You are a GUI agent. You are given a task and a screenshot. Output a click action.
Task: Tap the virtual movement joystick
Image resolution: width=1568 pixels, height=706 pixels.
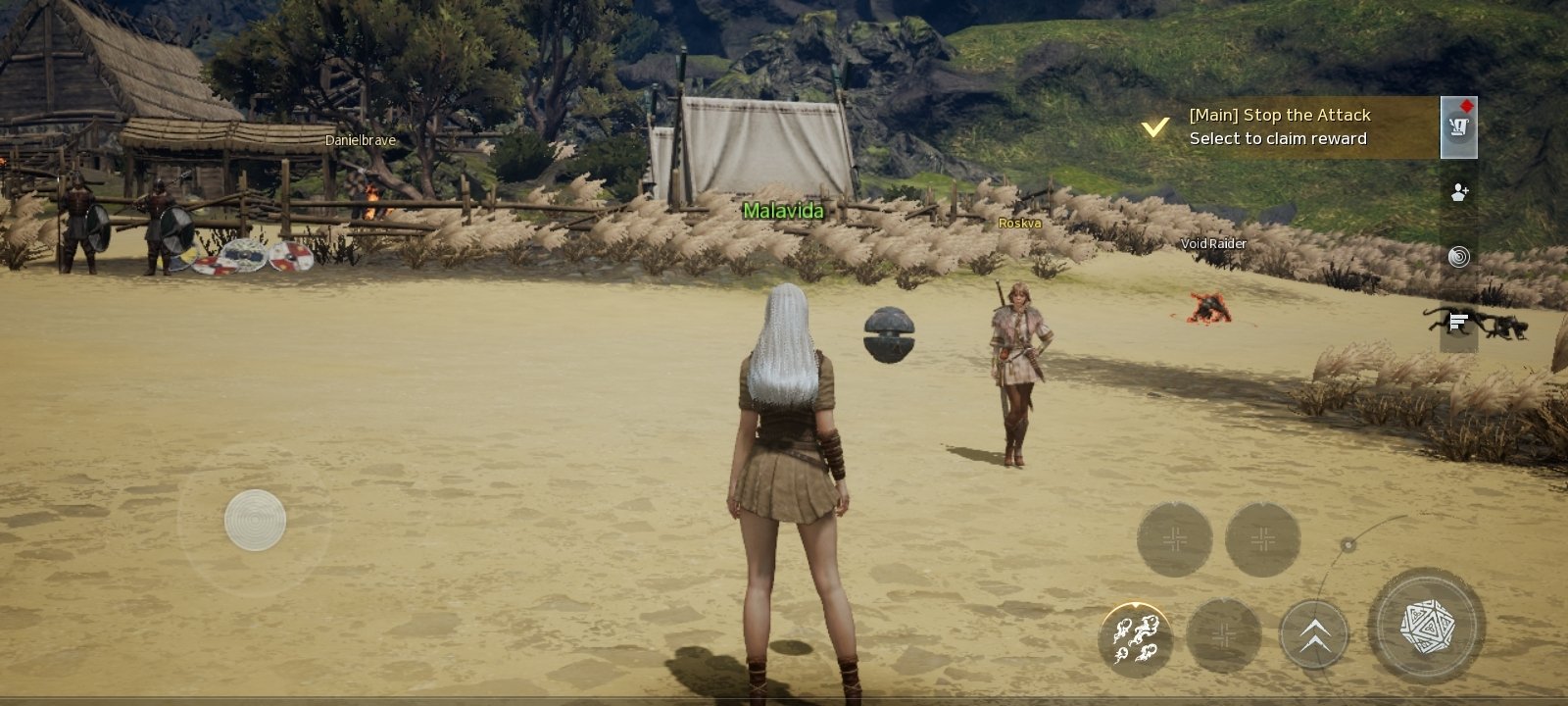tap(255, 520)
